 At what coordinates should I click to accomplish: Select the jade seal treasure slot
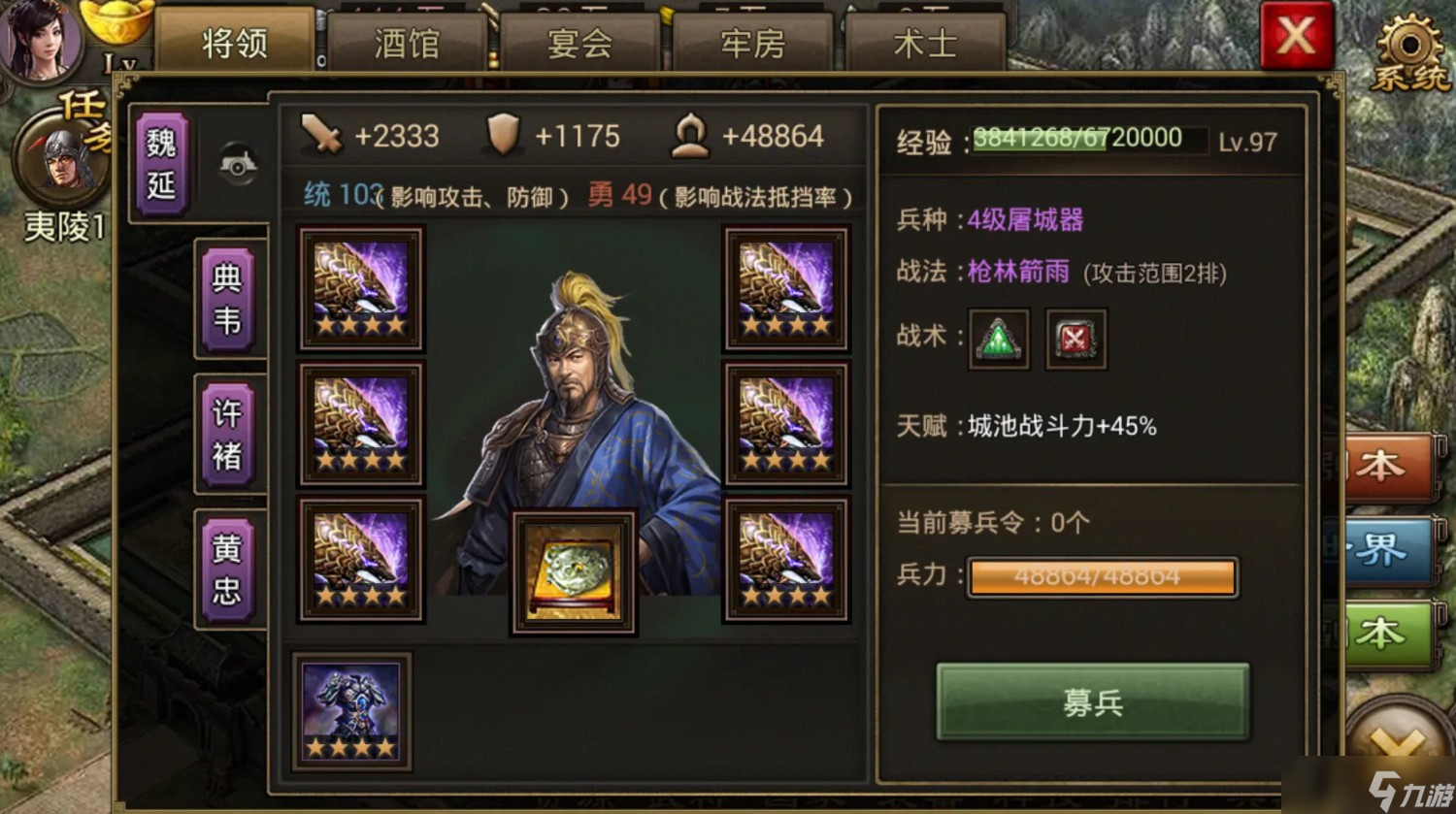coord(571,570)
